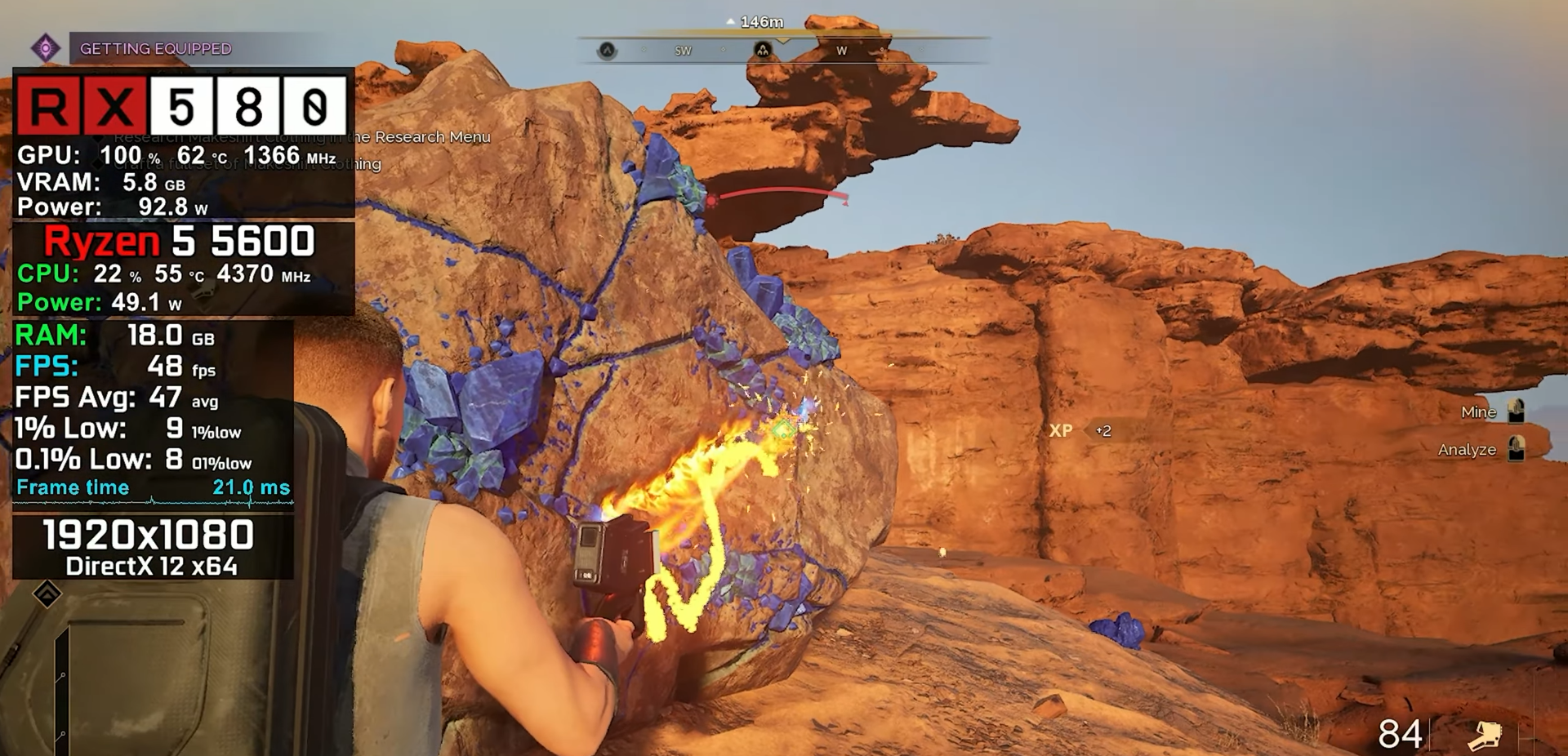Select the compass marker beside SW
The height and width of the screenshot is (756, 1568).
coord(607,51)
